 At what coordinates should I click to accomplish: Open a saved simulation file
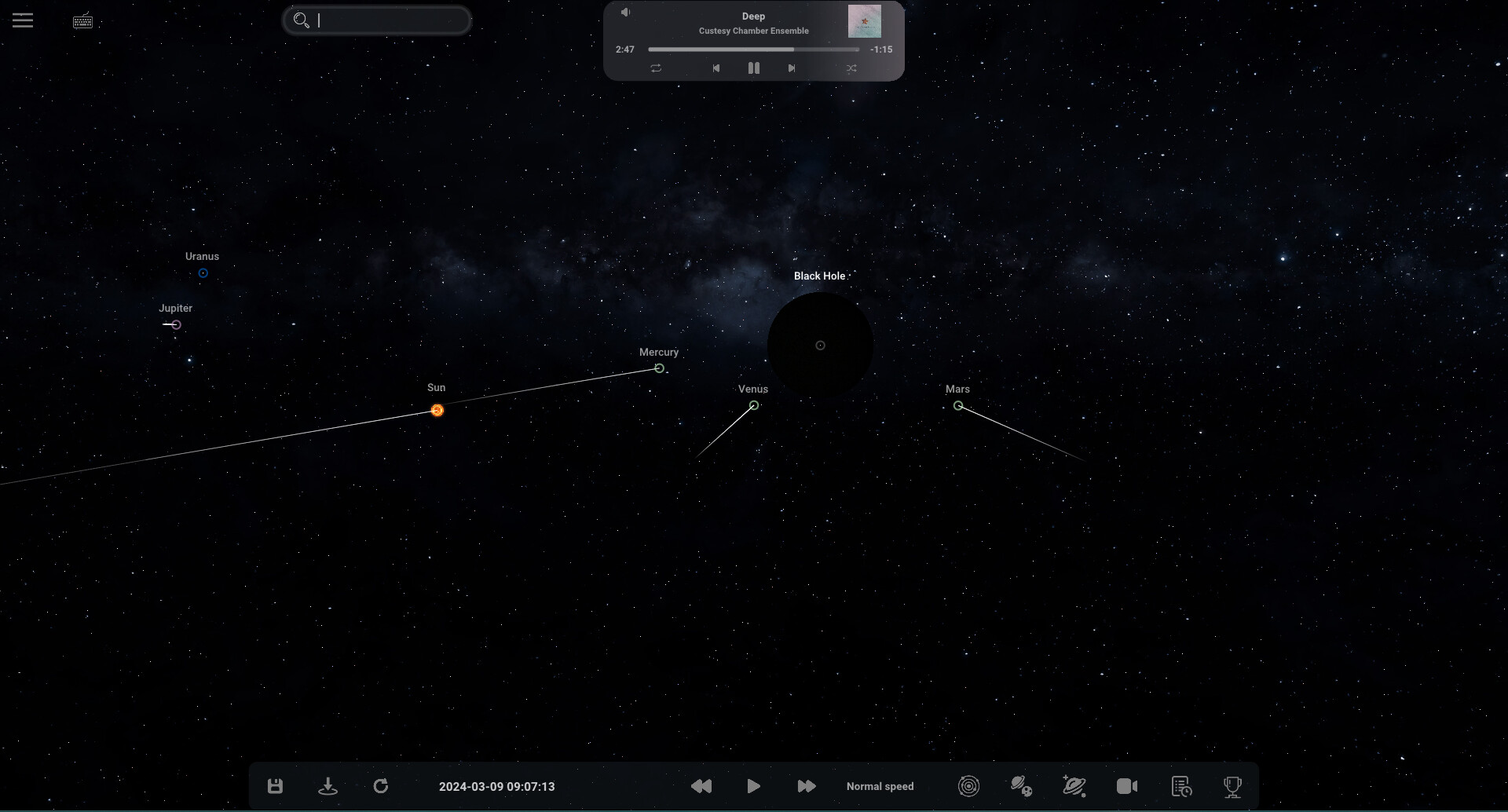(x=328, y=785)
